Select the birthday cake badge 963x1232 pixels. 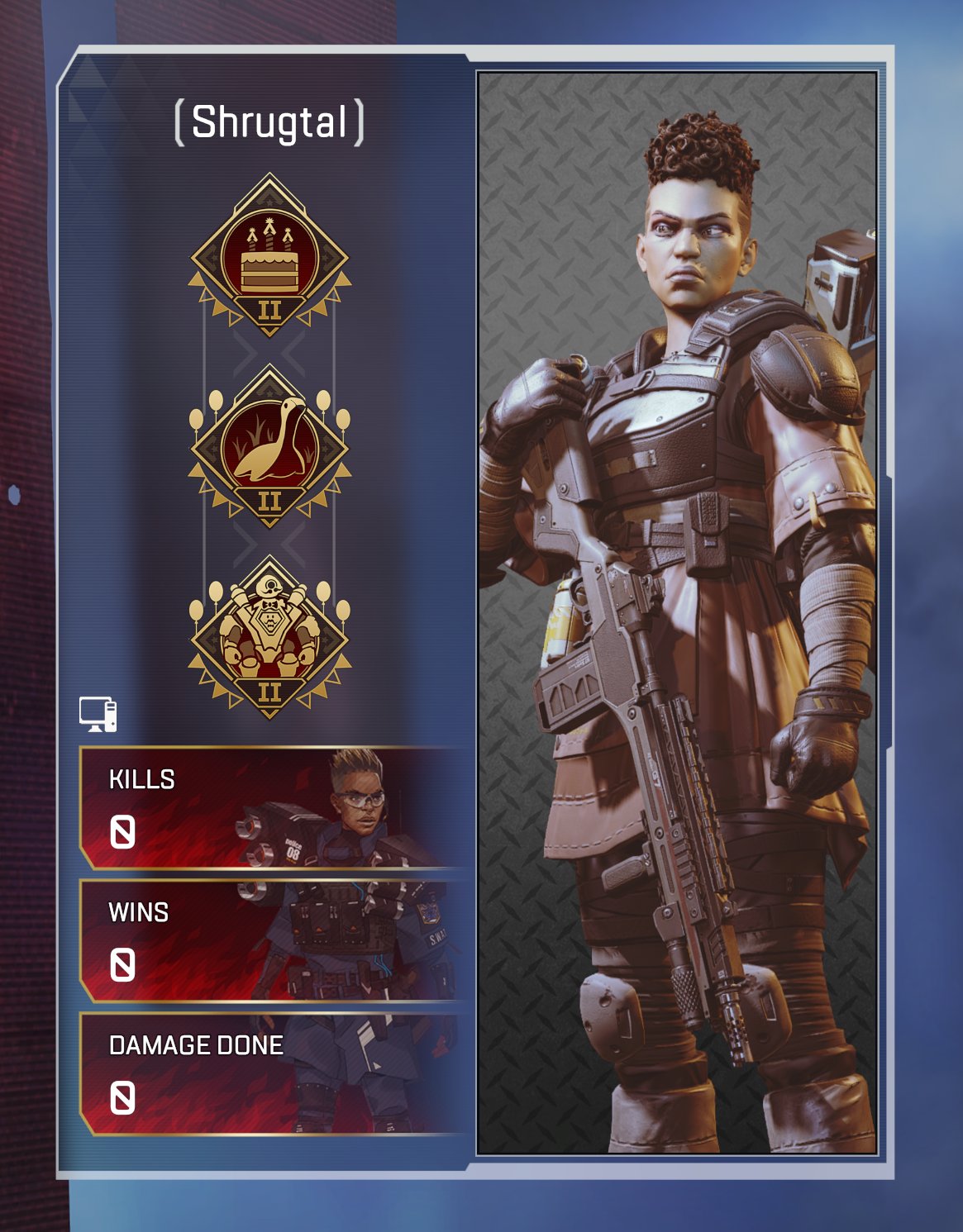(269, 256)
